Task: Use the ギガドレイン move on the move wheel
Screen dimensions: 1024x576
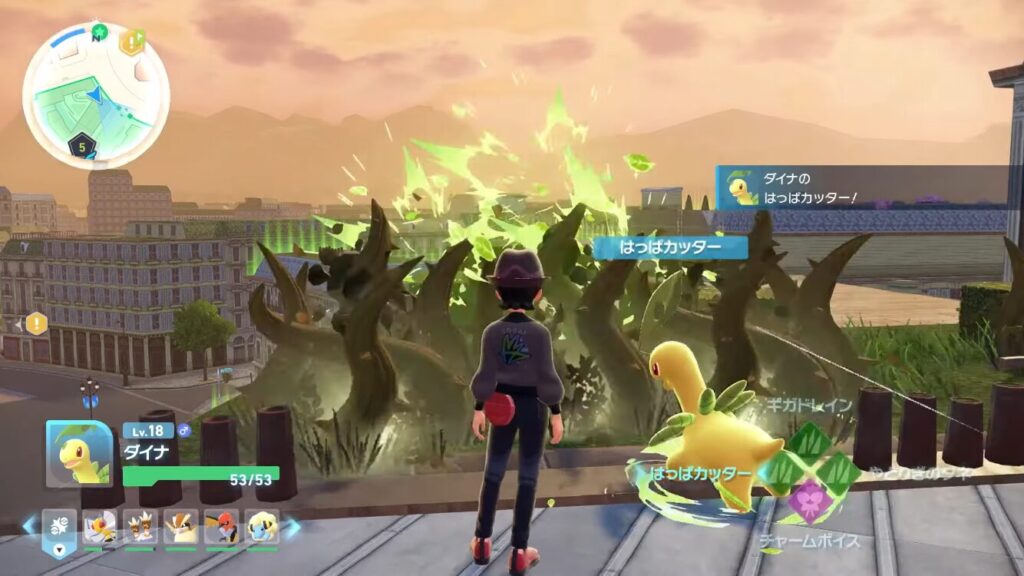Action: pyautogui.click(x=808, y=438)
